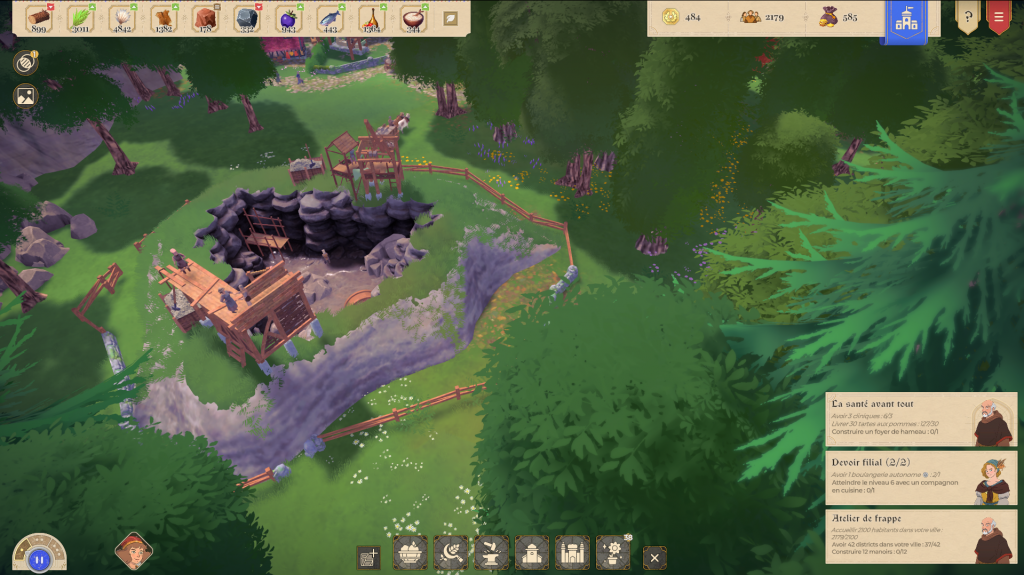Click the red-haired character portrait
The width and height of the screenshot is (1024, 575).
133,550
